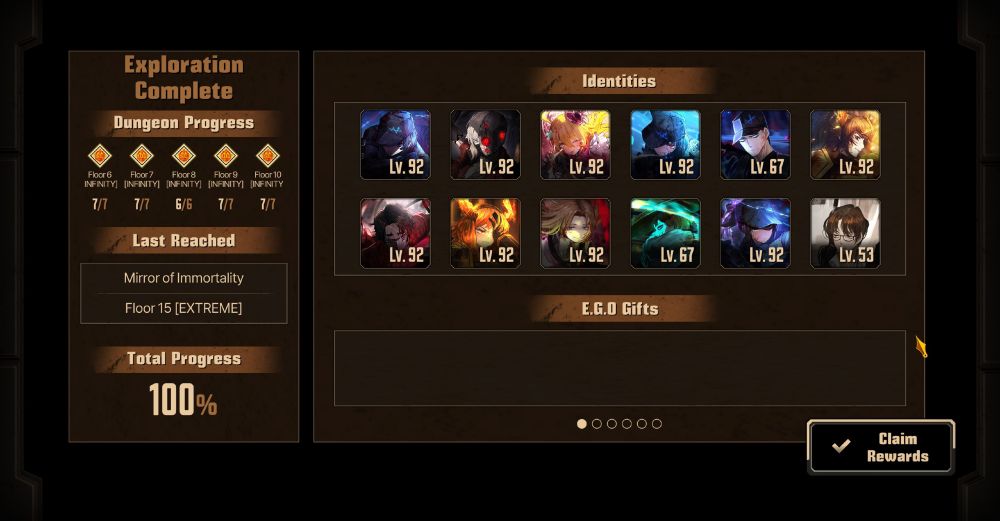Screen dimensions: 1000x521
Task: Choose the blonde identity with pink flowers
Action: [575, 144]
